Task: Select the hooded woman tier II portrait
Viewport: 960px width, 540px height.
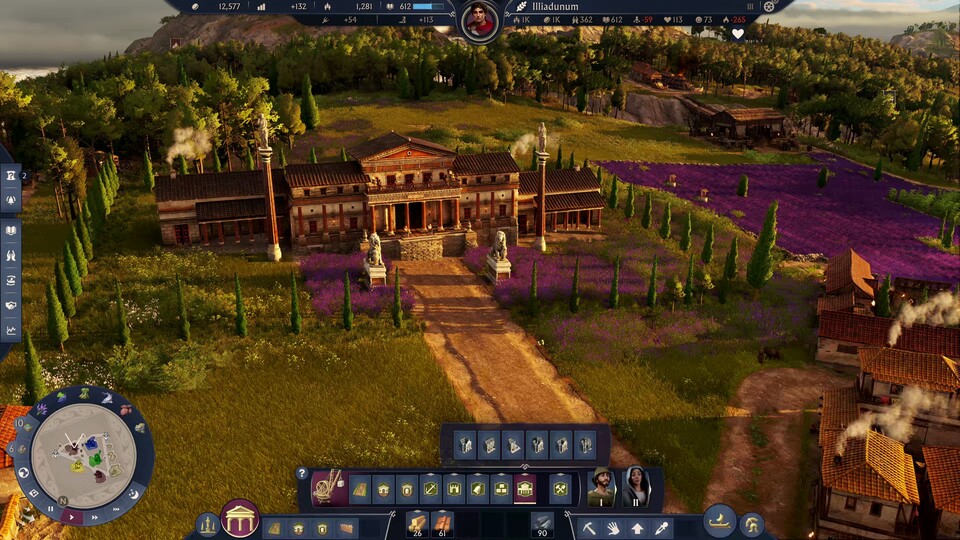Action: pyautogui.click(x=636, y=487)
